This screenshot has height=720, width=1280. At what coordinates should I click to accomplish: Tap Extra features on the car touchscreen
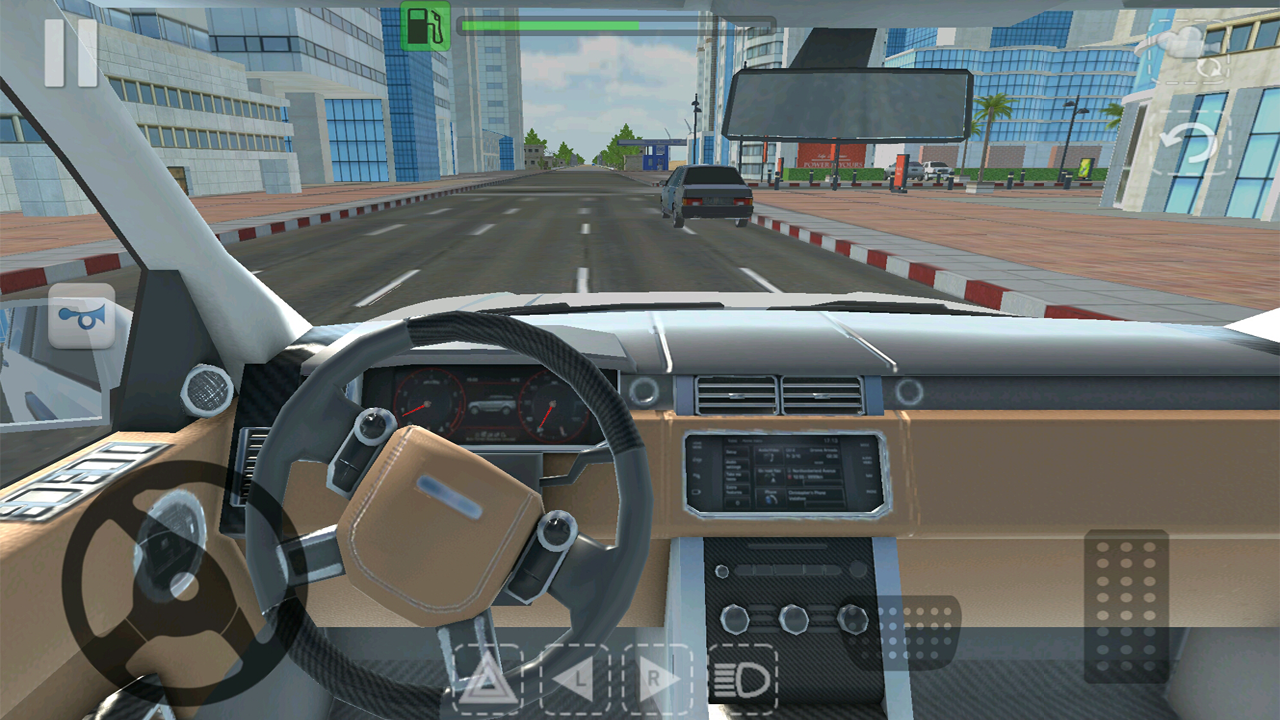coord(737,491)
